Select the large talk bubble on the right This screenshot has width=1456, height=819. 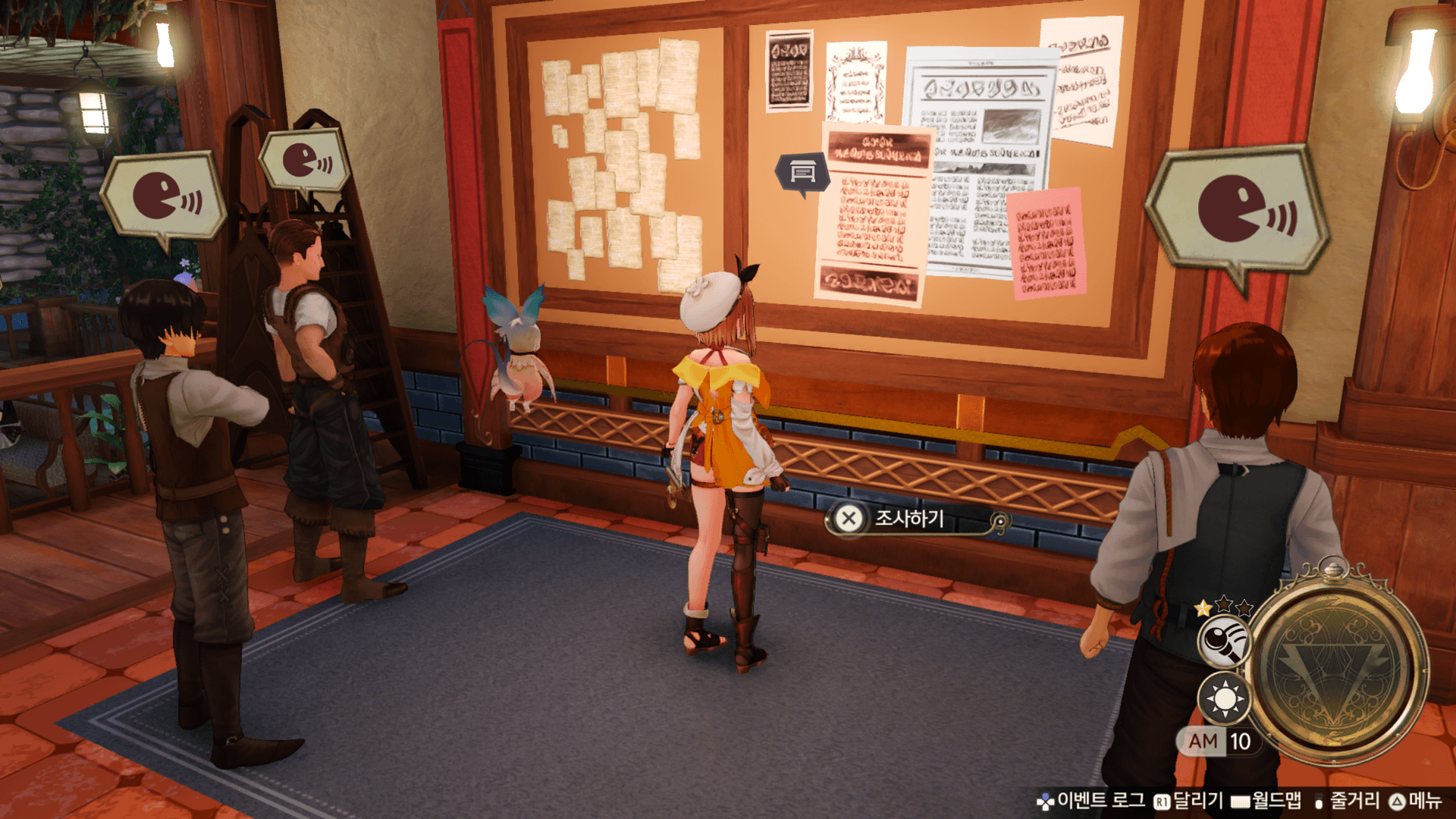(x=1238, y=209)
